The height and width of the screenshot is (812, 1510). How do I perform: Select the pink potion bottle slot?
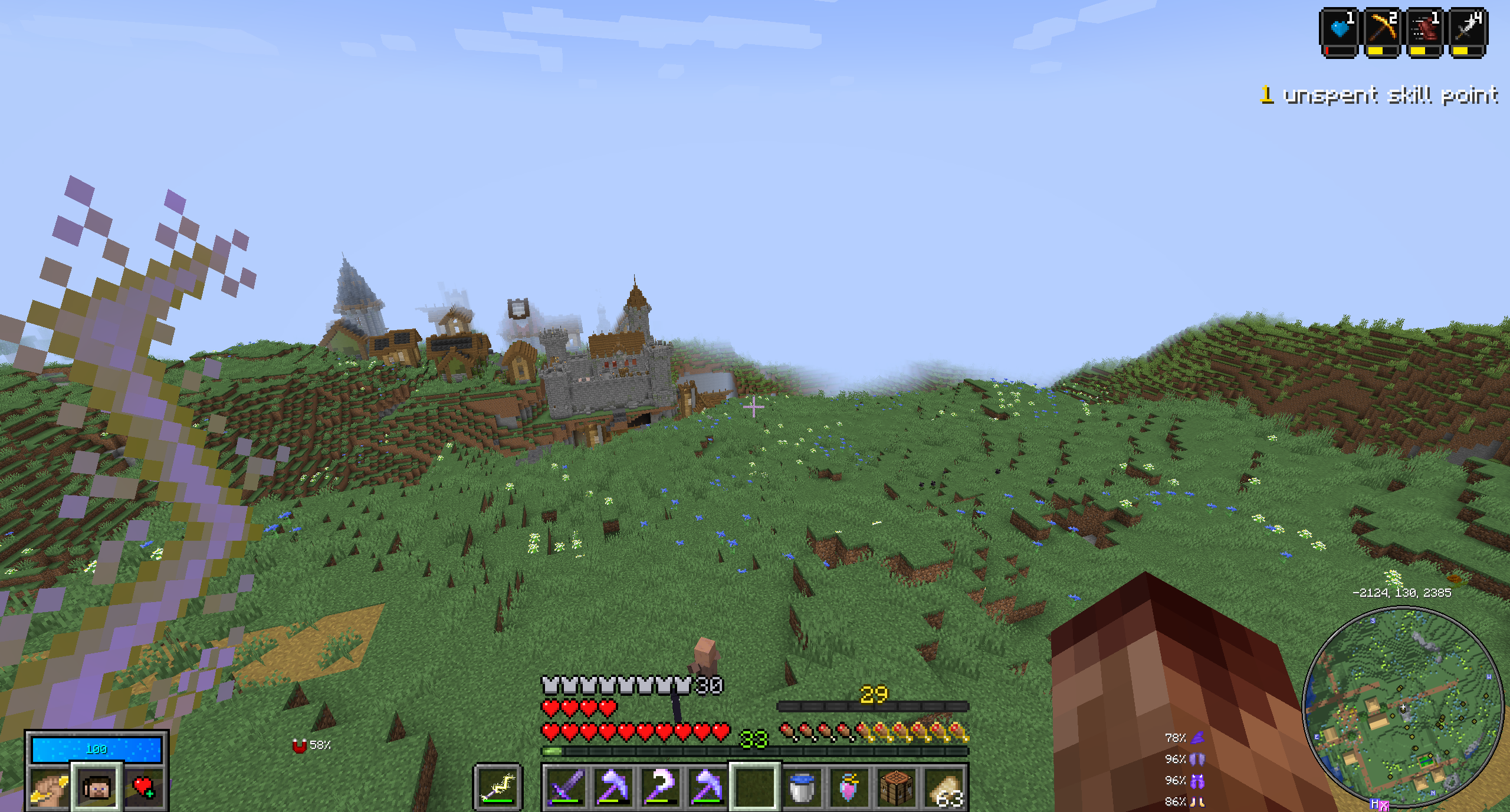[x=848, y=787]
